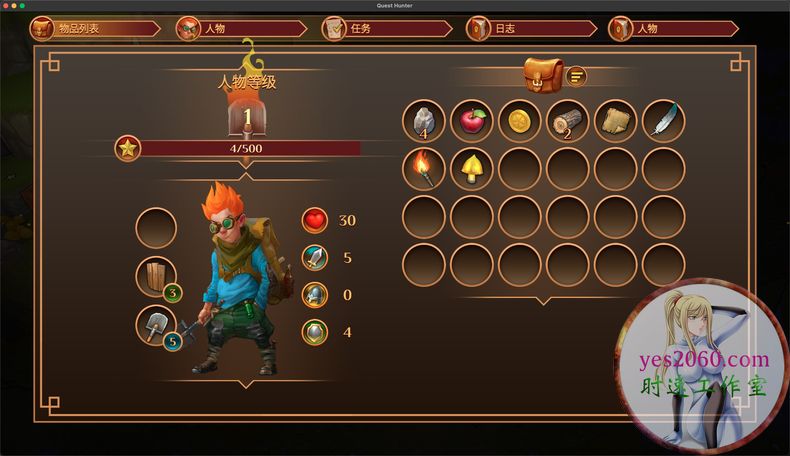The width and height of the screenshot is (790, 456).
Task: Select the stone item in the bag
Action: click(x=423, y=121)
